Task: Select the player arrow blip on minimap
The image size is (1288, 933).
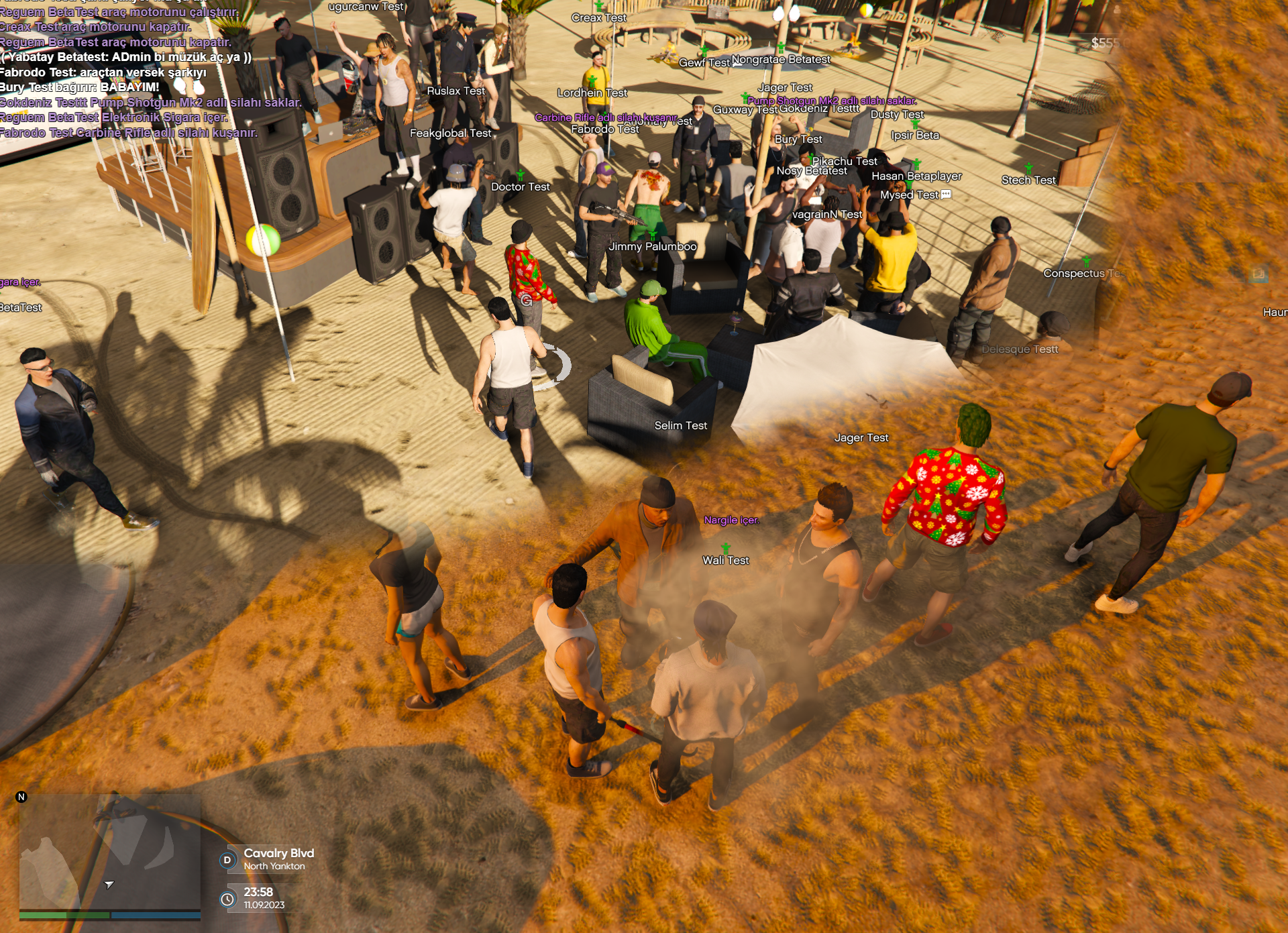Action: [x=109, y=885]
